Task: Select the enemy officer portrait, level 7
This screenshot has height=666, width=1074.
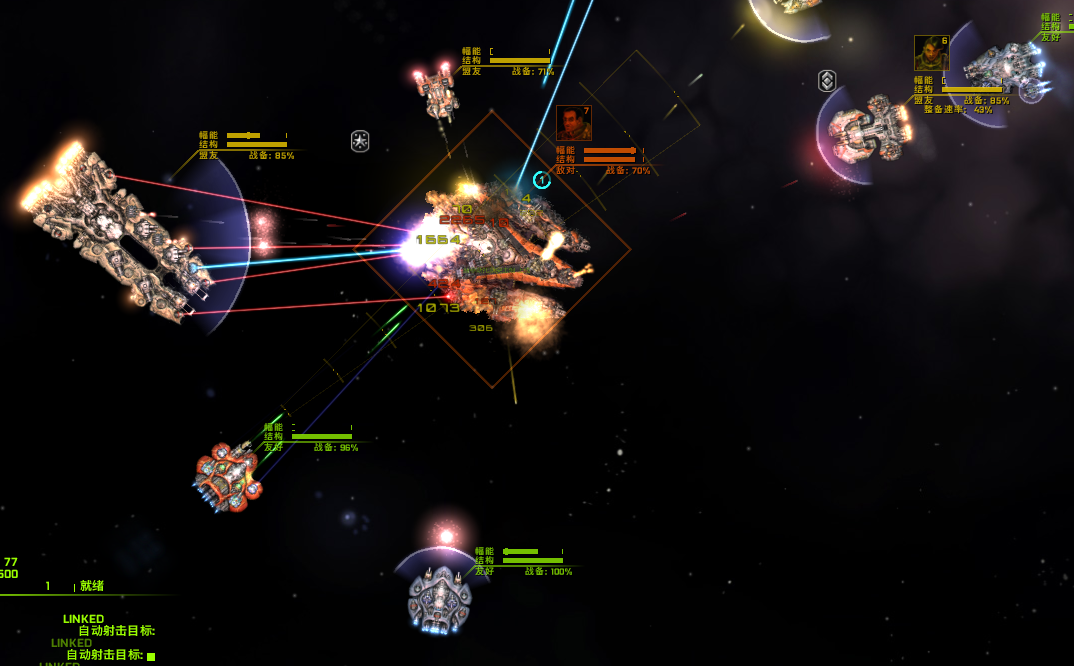Action: pos(573,123)
